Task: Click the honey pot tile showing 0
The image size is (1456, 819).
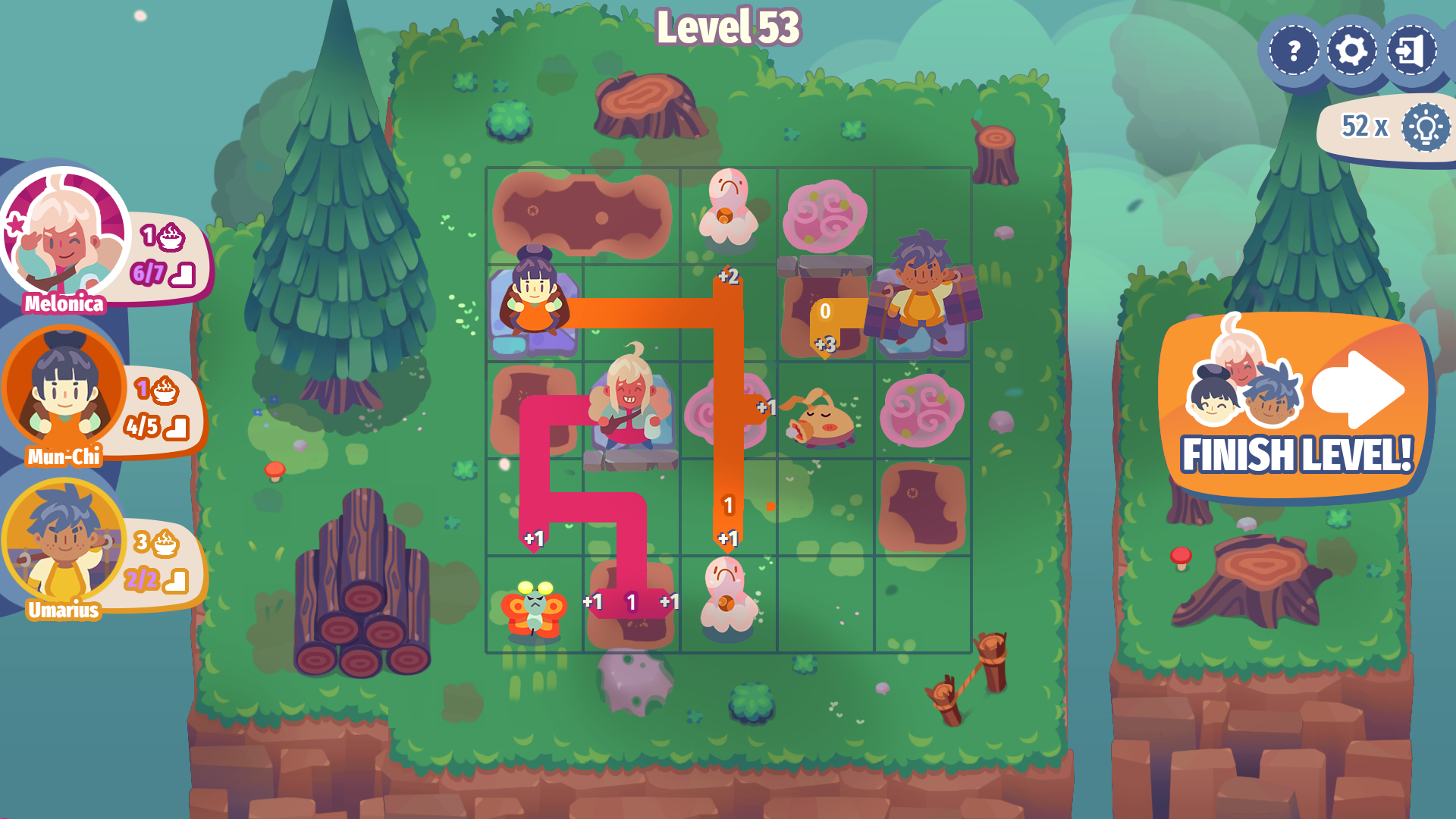Action: tap(826, 307)
